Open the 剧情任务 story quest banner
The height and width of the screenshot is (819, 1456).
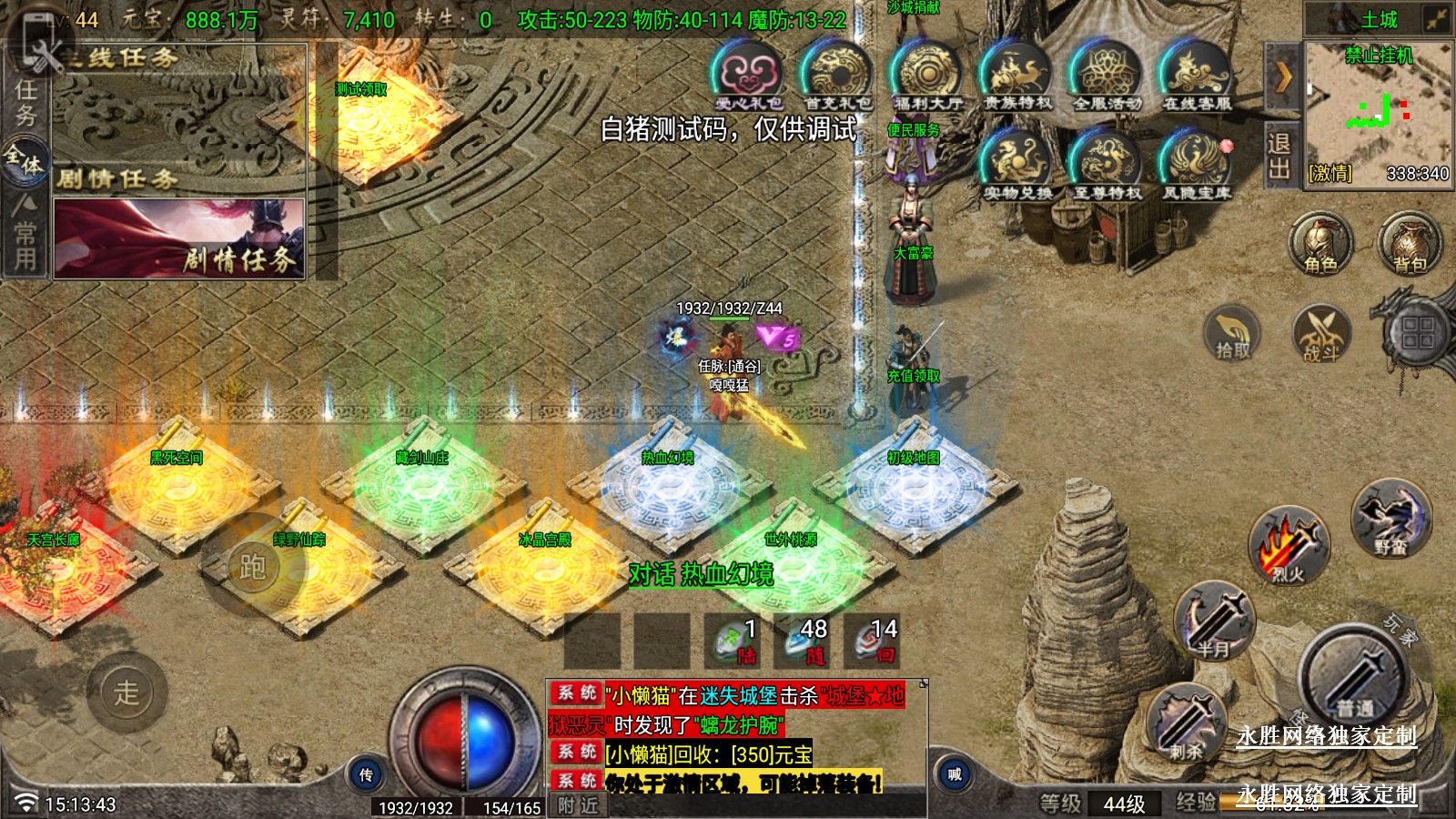tap(179, 238)
